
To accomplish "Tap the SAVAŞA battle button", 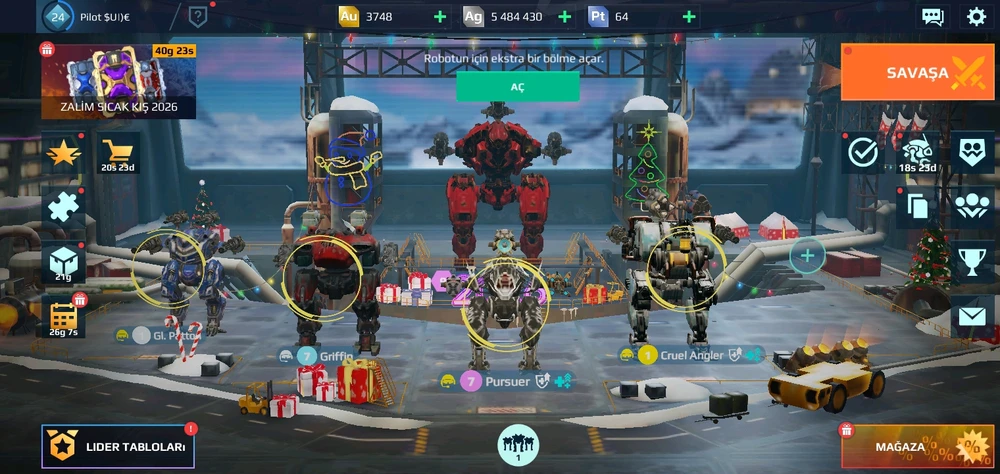I will 917,72.
